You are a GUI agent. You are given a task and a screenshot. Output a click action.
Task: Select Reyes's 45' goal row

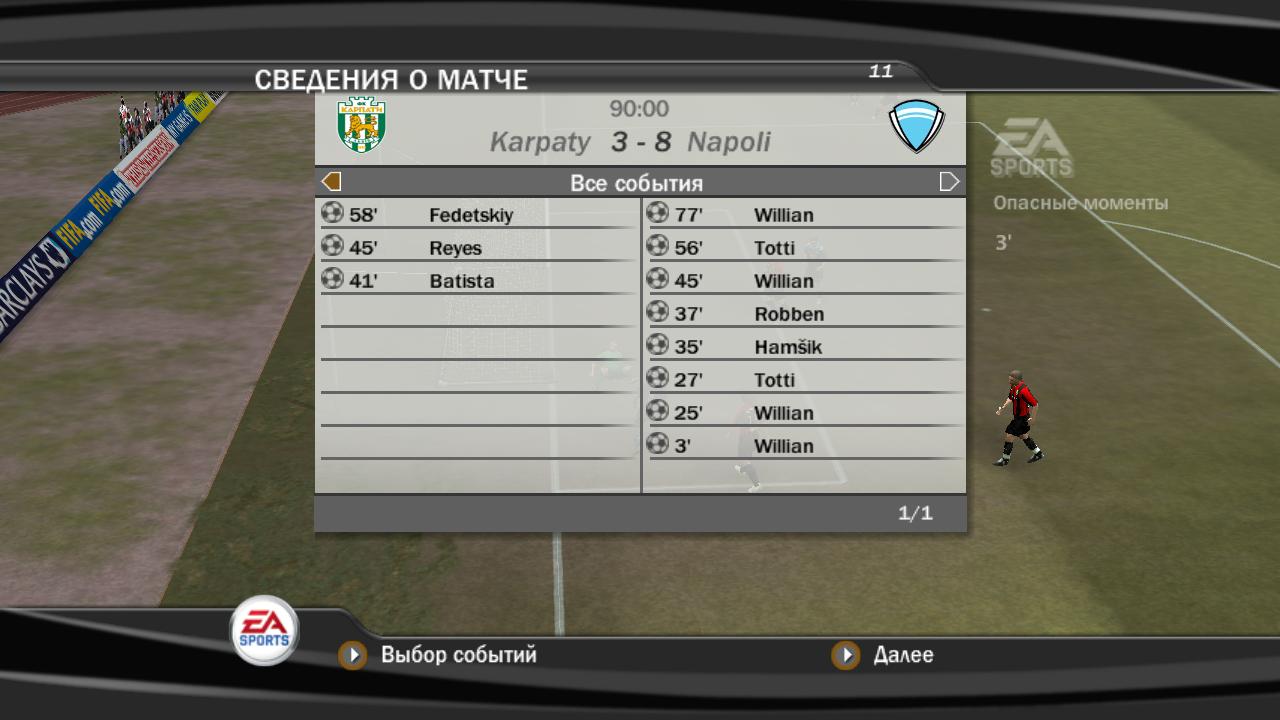pyautogui.click(x=478, y=248)
